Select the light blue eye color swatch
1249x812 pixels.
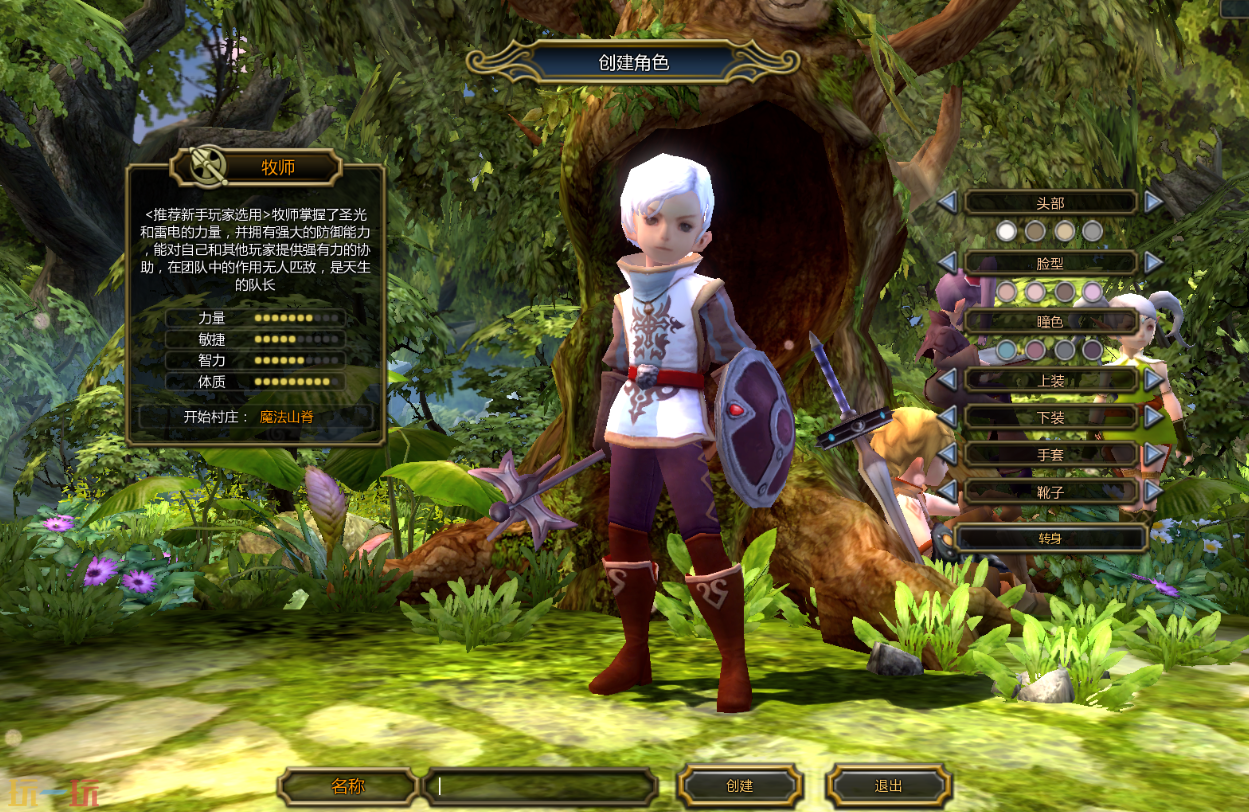point(1007,350)
